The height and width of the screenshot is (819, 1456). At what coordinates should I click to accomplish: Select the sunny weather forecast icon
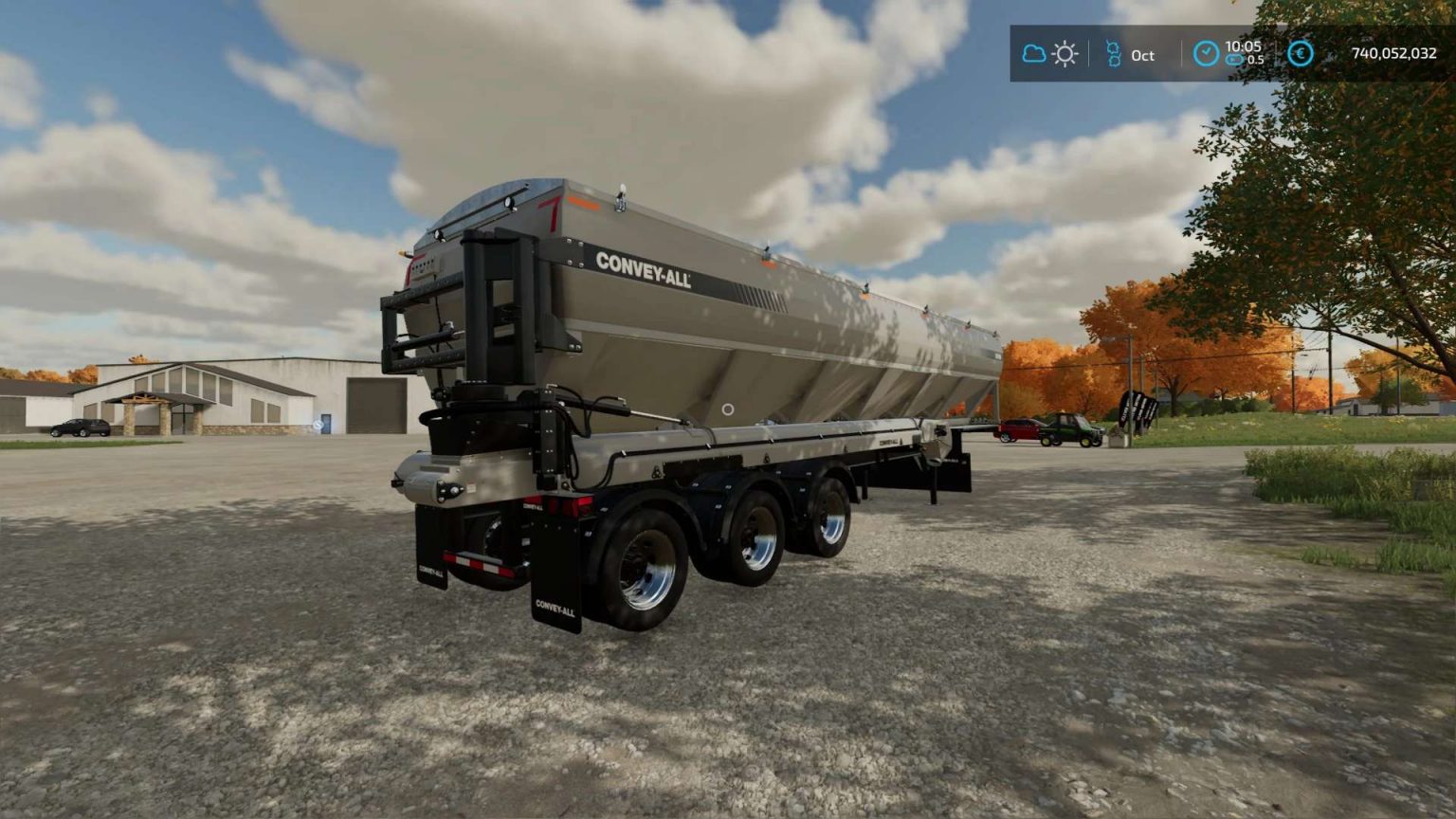pos(1064,55)
